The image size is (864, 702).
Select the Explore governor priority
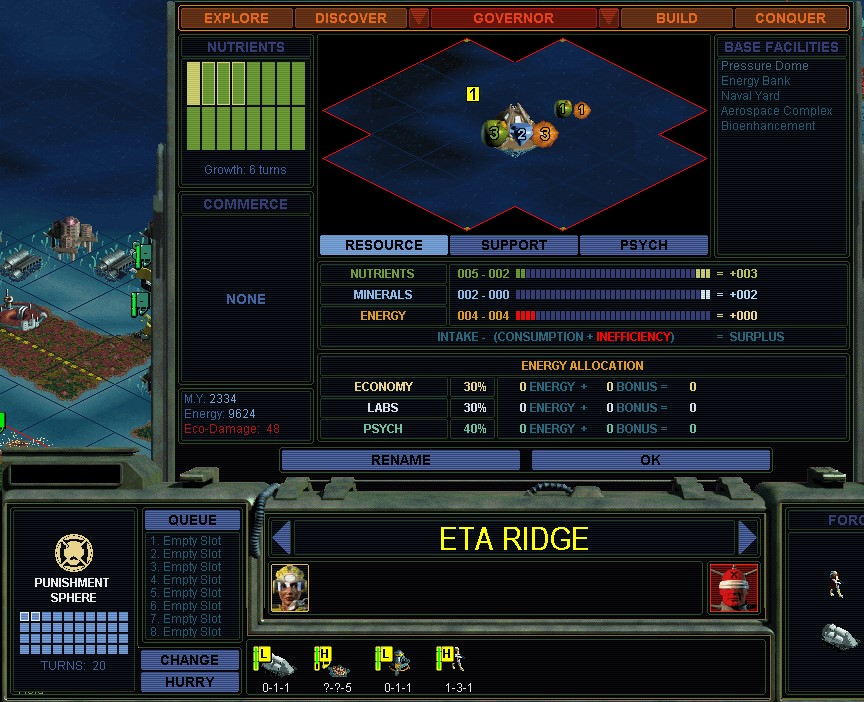coord(236,18)
